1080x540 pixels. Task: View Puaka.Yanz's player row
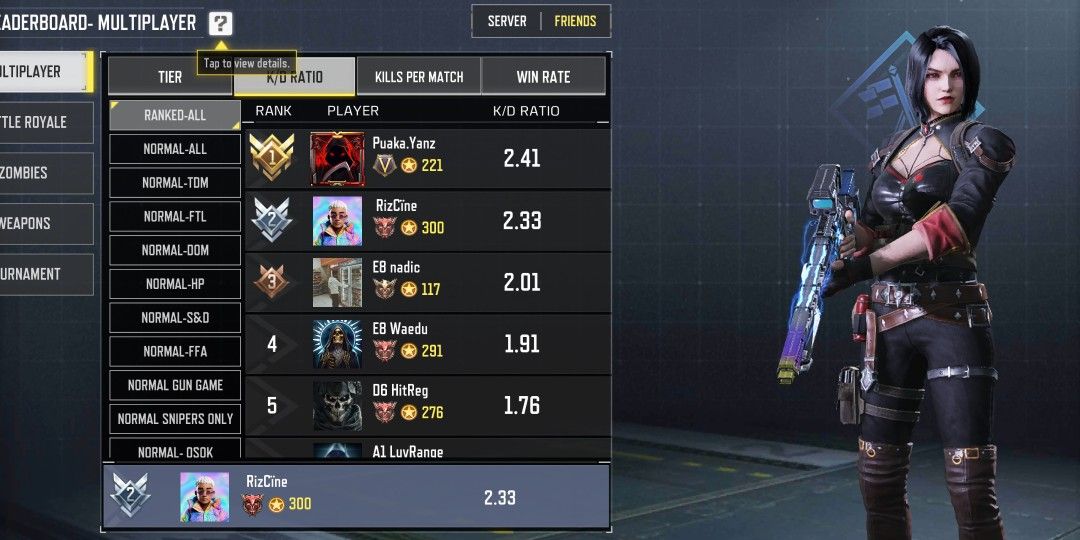(x=428, y=159)
